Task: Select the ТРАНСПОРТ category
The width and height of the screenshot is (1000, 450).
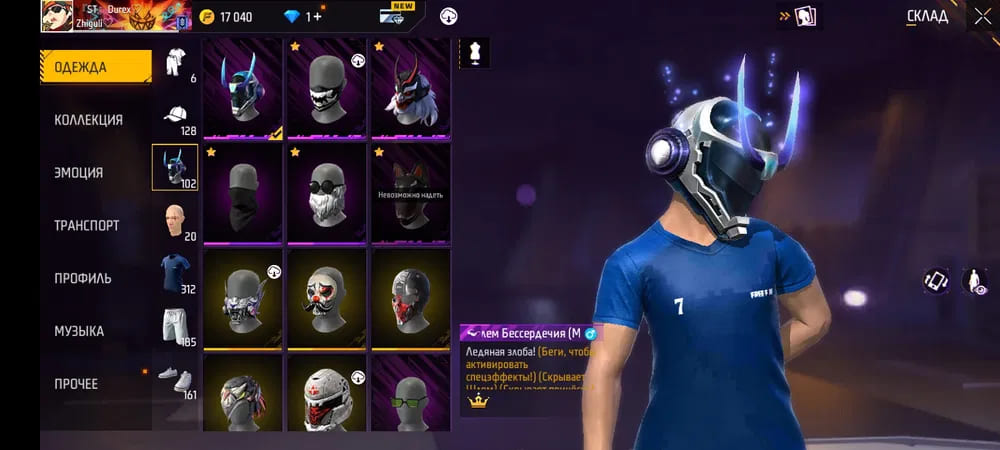Action: pos(87,226)
